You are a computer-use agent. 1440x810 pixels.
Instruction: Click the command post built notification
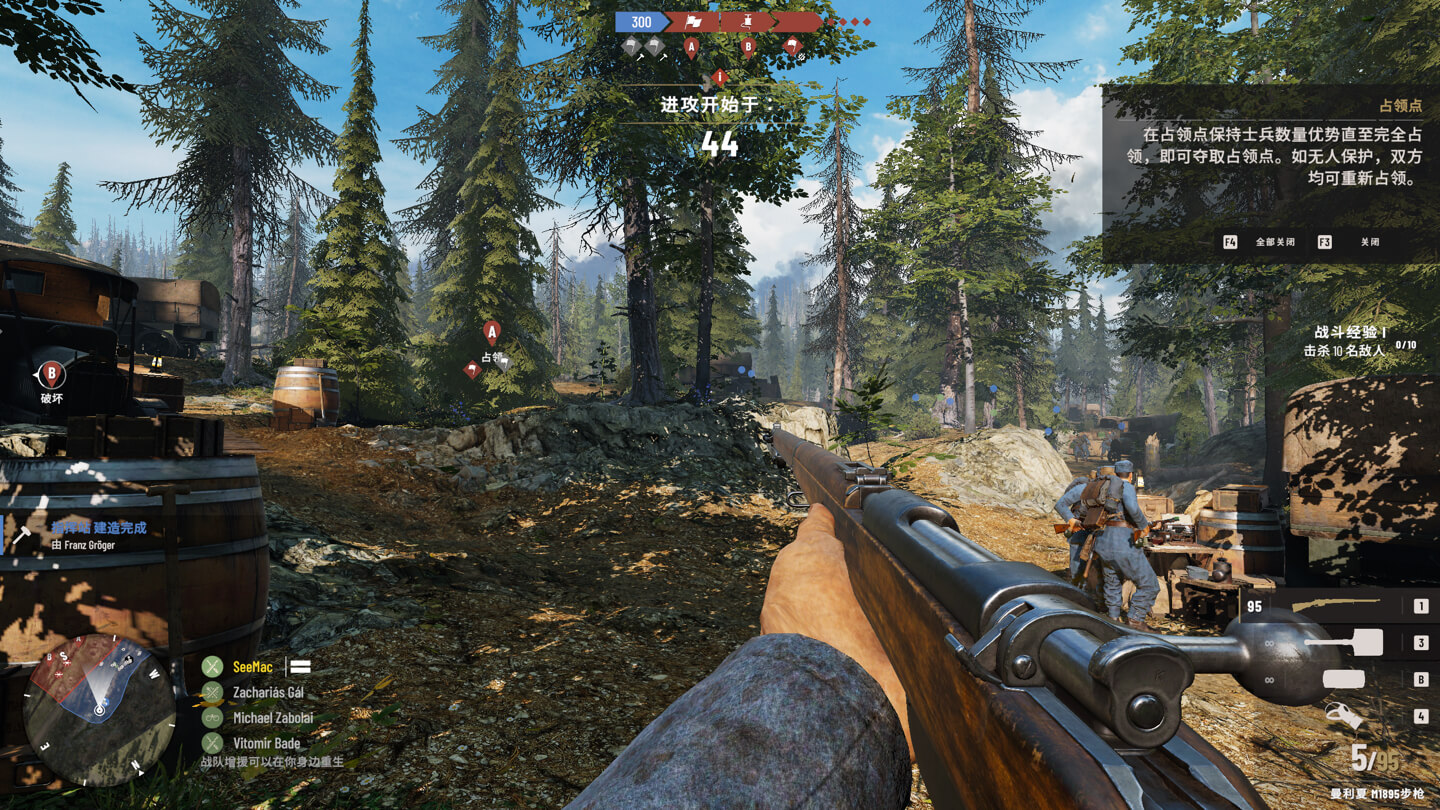(98, 534)
